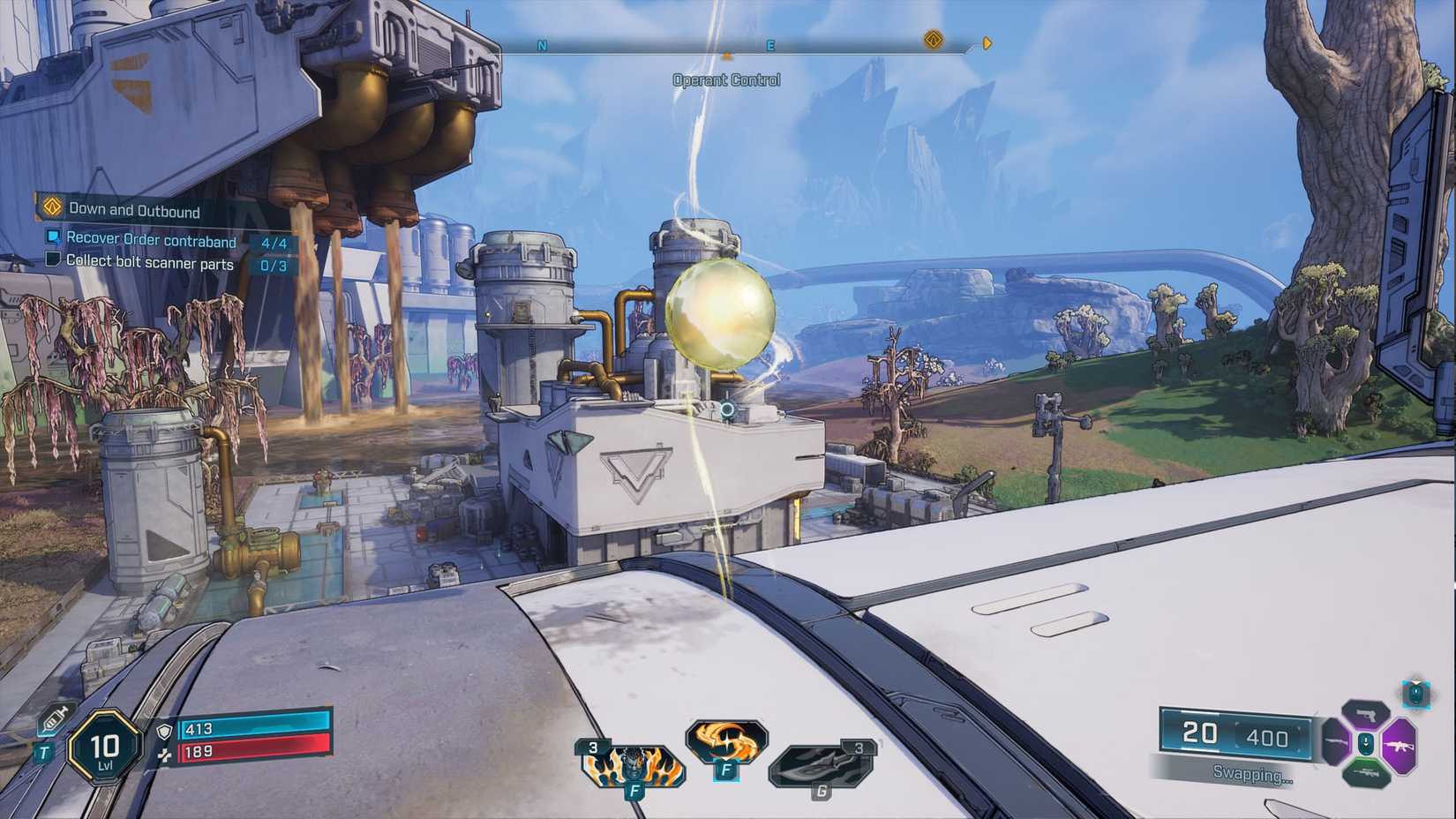The height and width of the screenshot is (819, 1456).
Task: Expand the arrow above the ordnance mouse icon
Action: click(1415, 681)
